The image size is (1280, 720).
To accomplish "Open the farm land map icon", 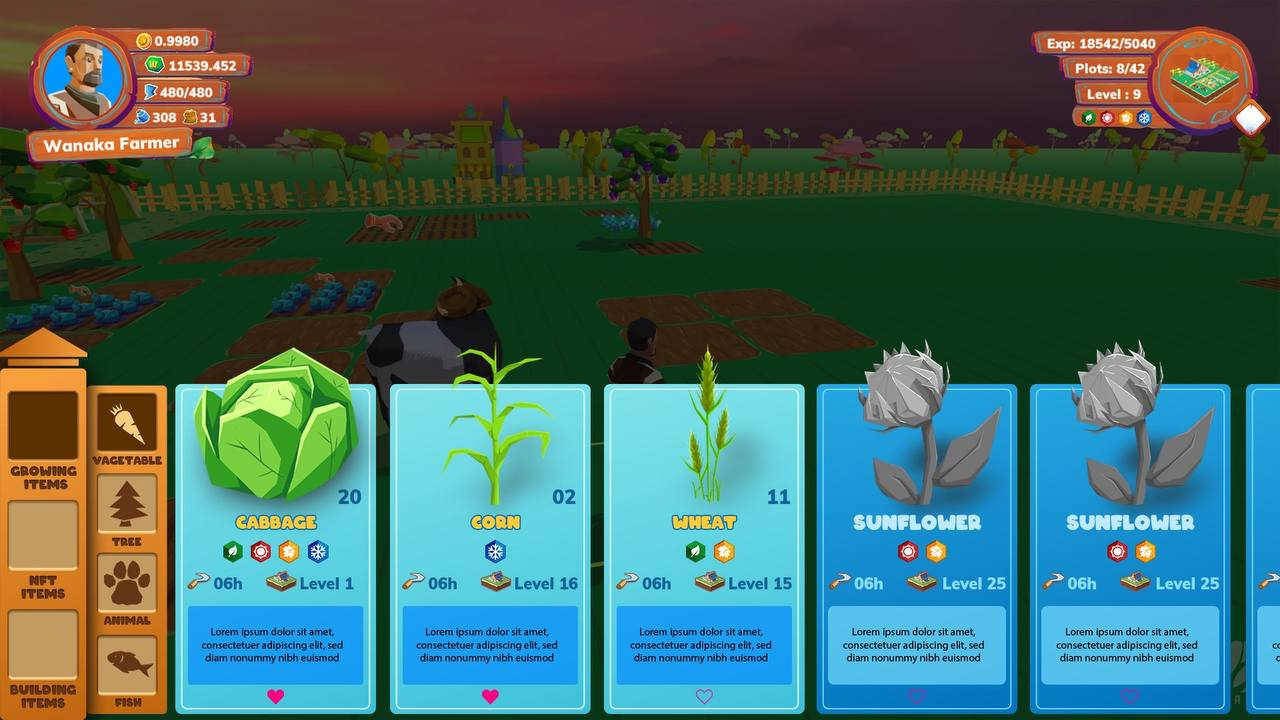I will coord(1200,80).
